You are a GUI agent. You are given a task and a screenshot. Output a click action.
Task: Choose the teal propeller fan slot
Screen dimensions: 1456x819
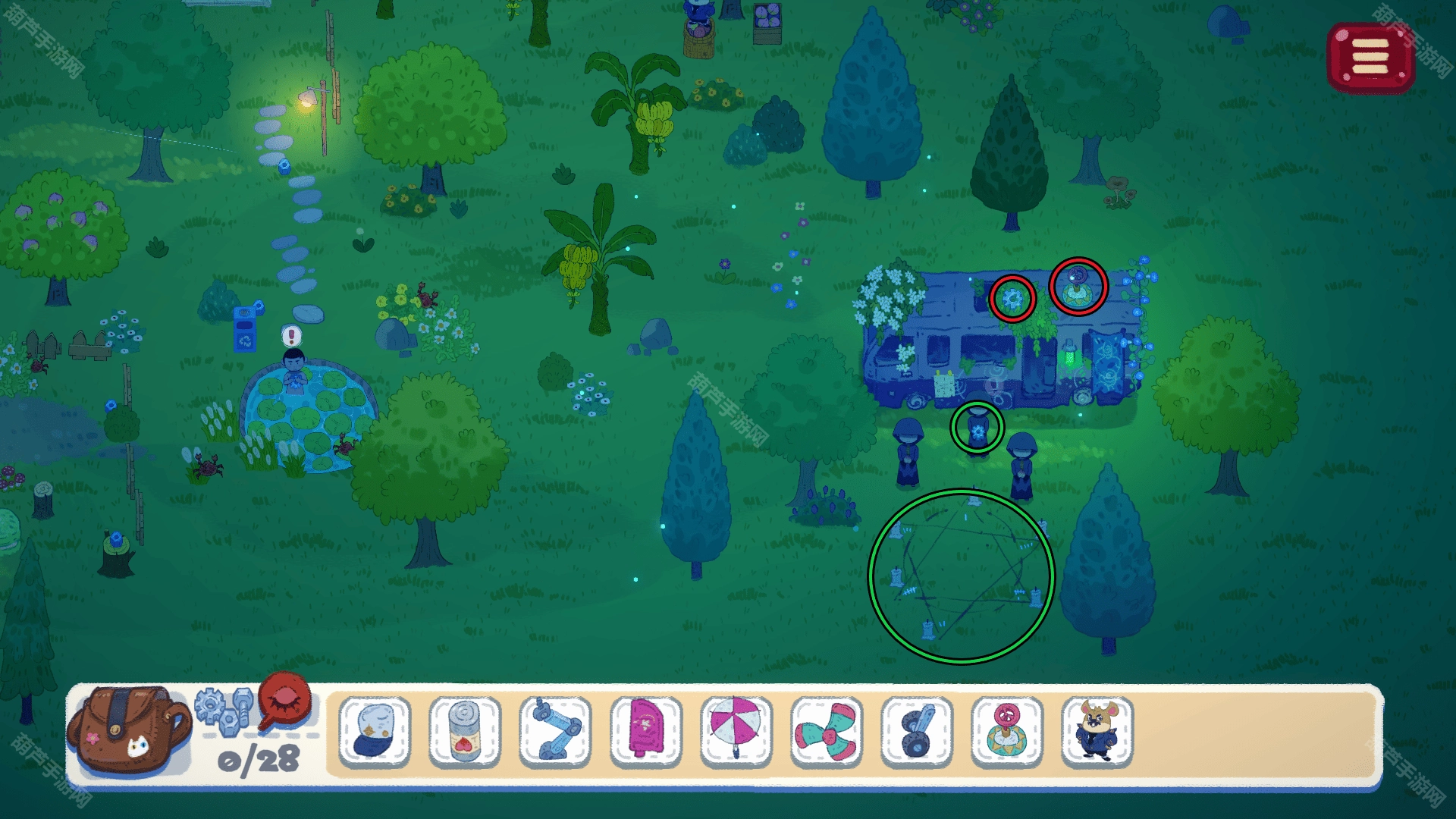pos(826,732)
